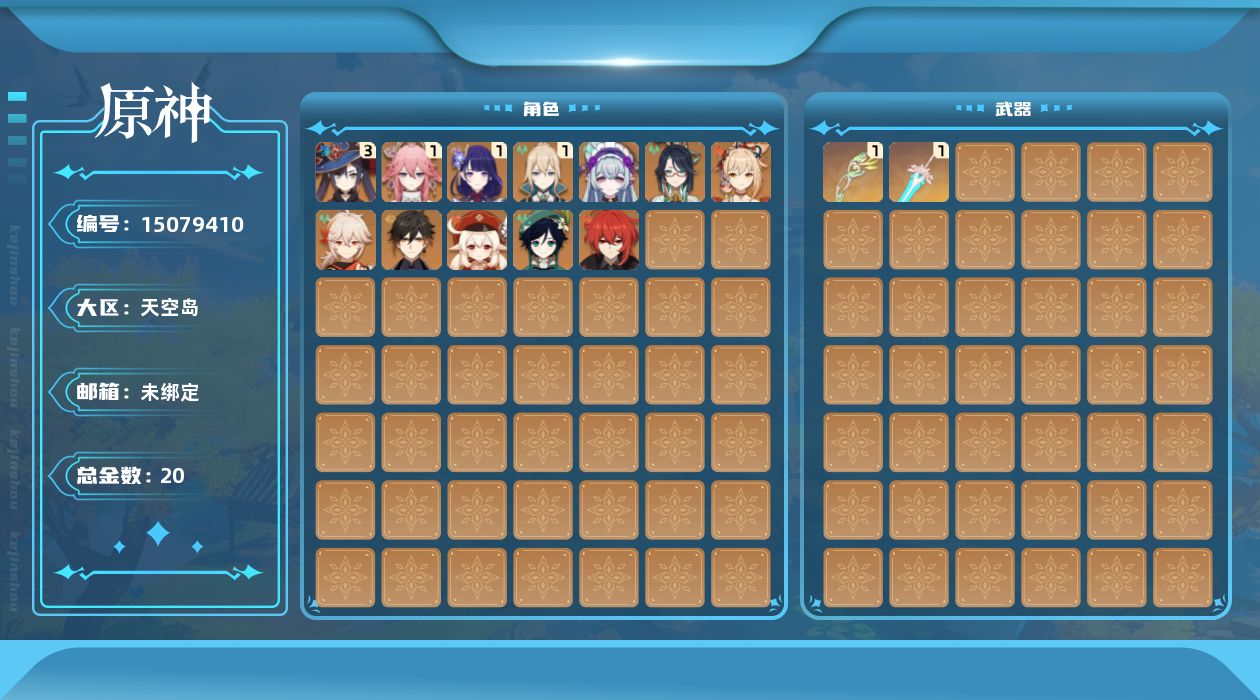The width and height of the screenshot is (1260, 700).
Task: Select Albedo's character portrait
Action: coord(544,172)
